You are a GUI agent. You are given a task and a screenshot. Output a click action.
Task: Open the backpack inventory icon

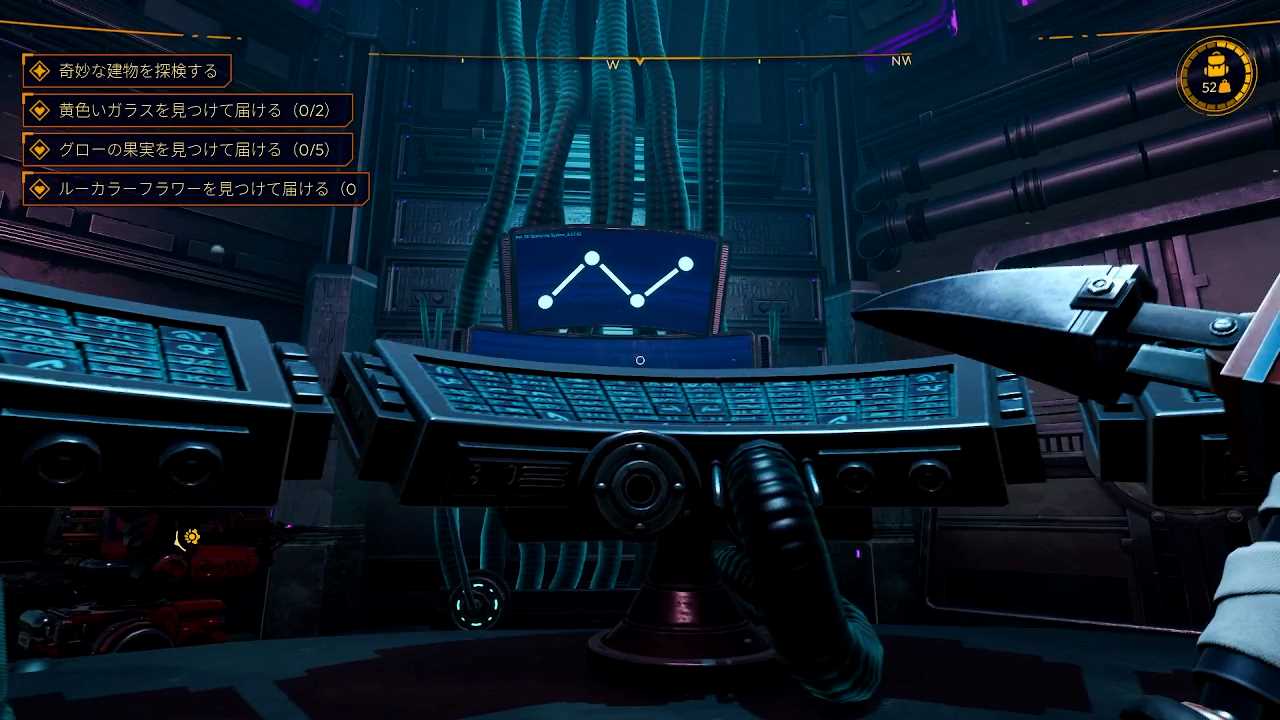(1216, 76)
